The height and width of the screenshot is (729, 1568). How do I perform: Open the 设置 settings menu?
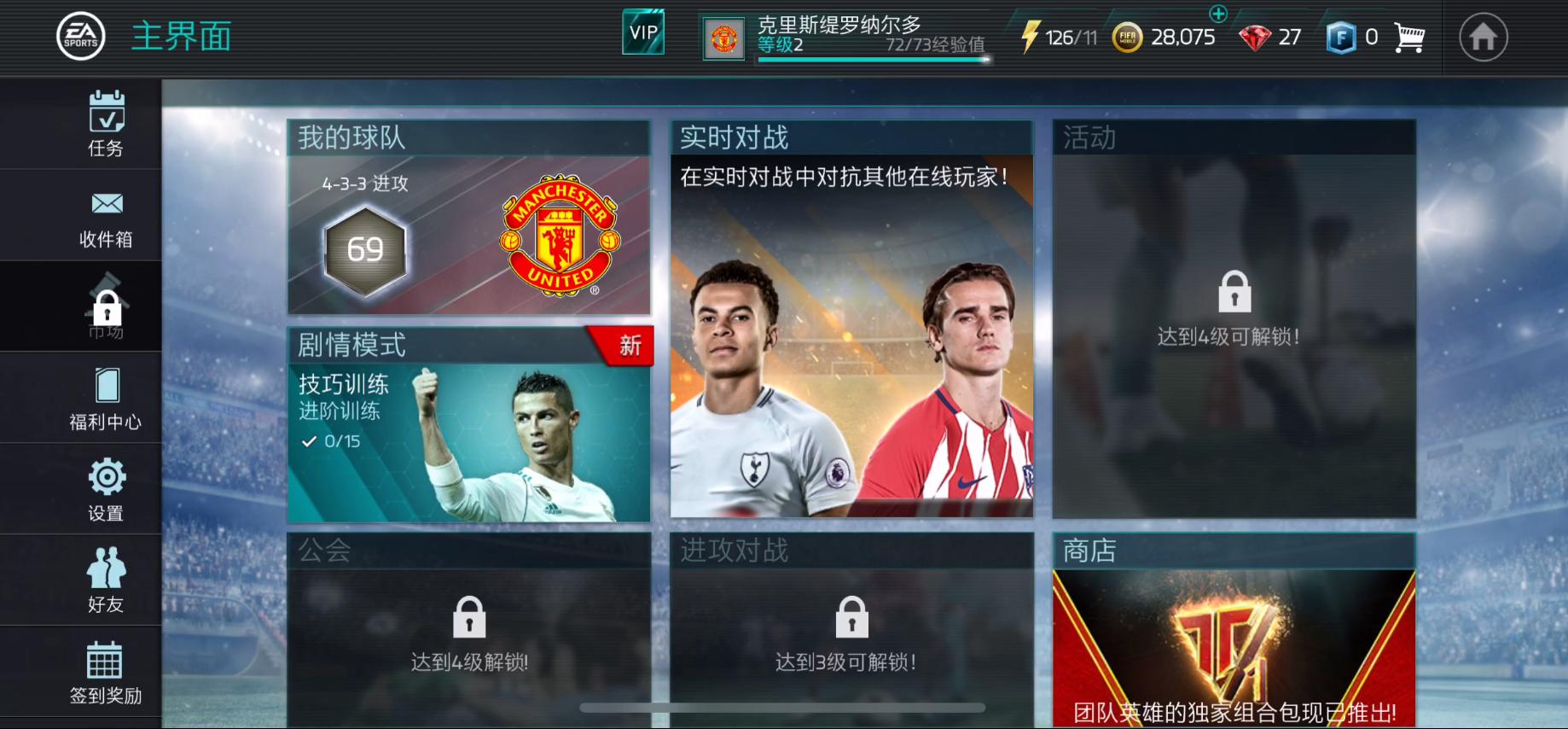point(105,488)
